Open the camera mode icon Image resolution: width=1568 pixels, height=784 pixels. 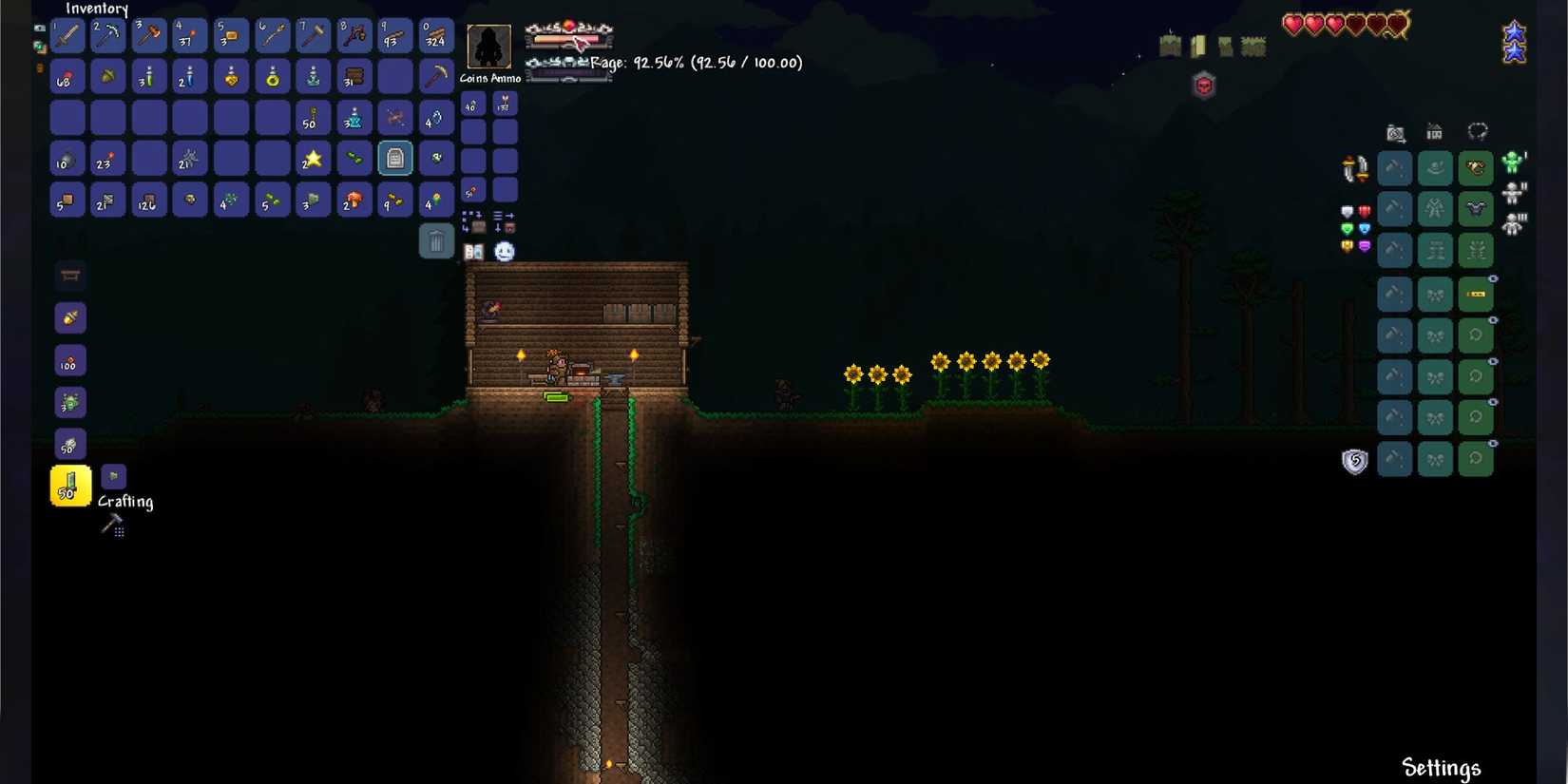click(x=1395, y=133)
